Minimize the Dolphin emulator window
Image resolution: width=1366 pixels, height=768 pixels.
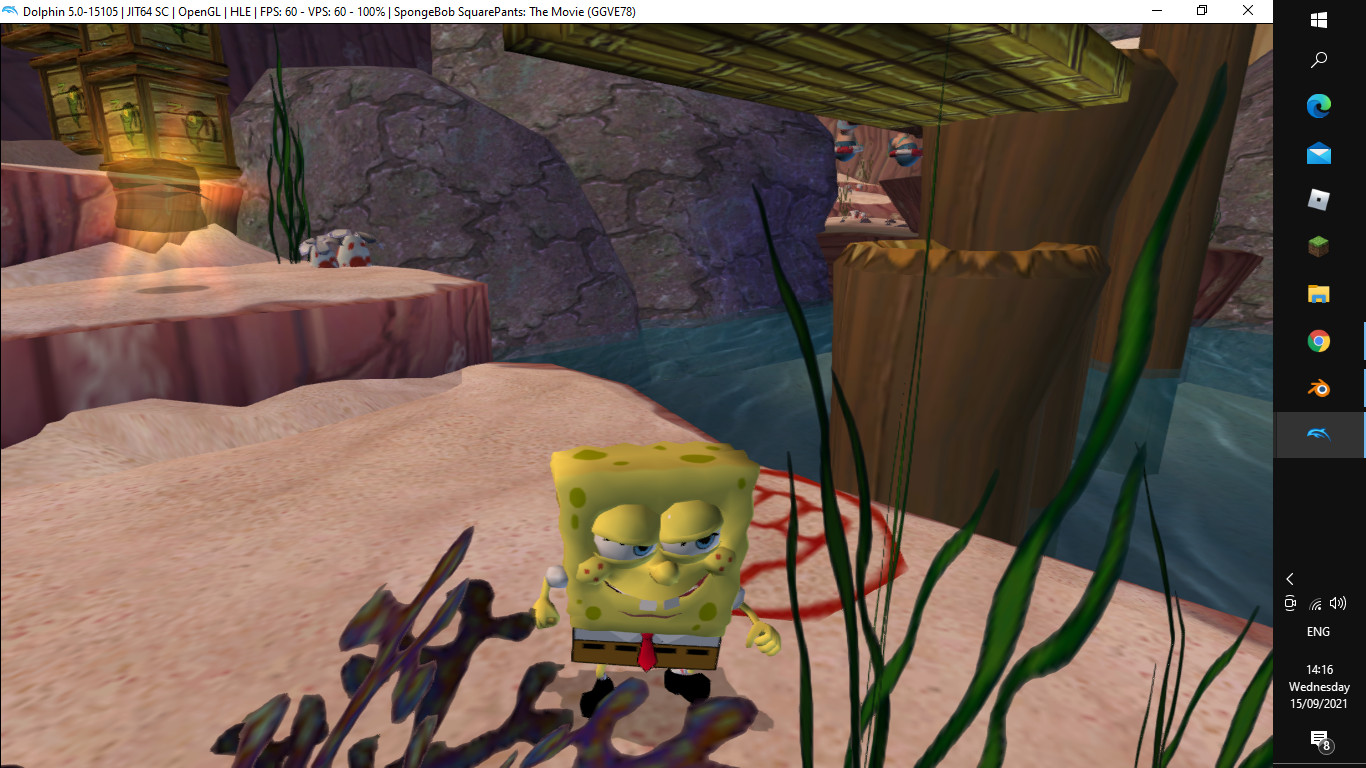point(1155,10)
